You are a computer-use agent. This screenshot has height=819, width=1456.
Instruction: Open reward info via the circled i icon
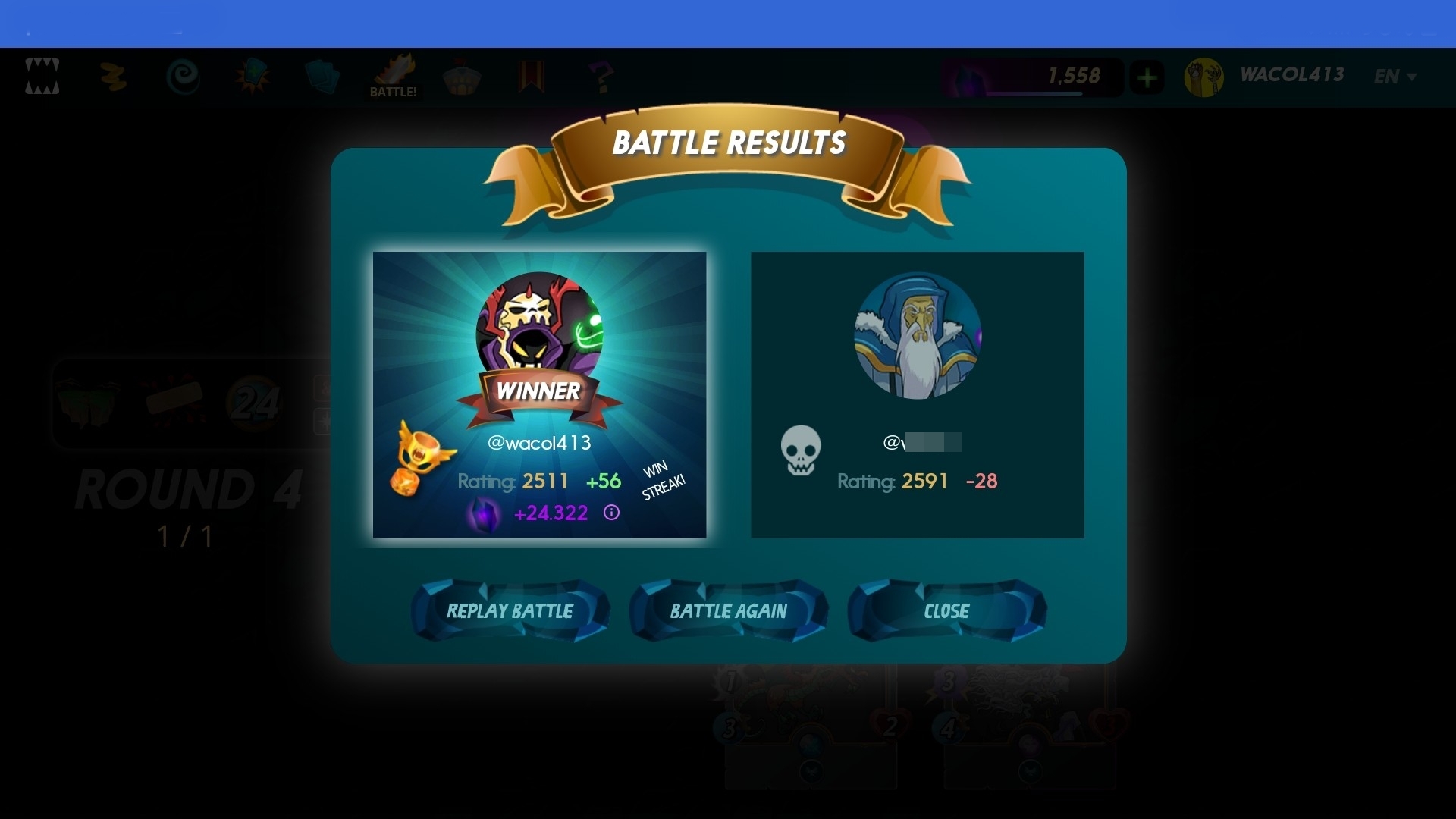click(612, 513)
